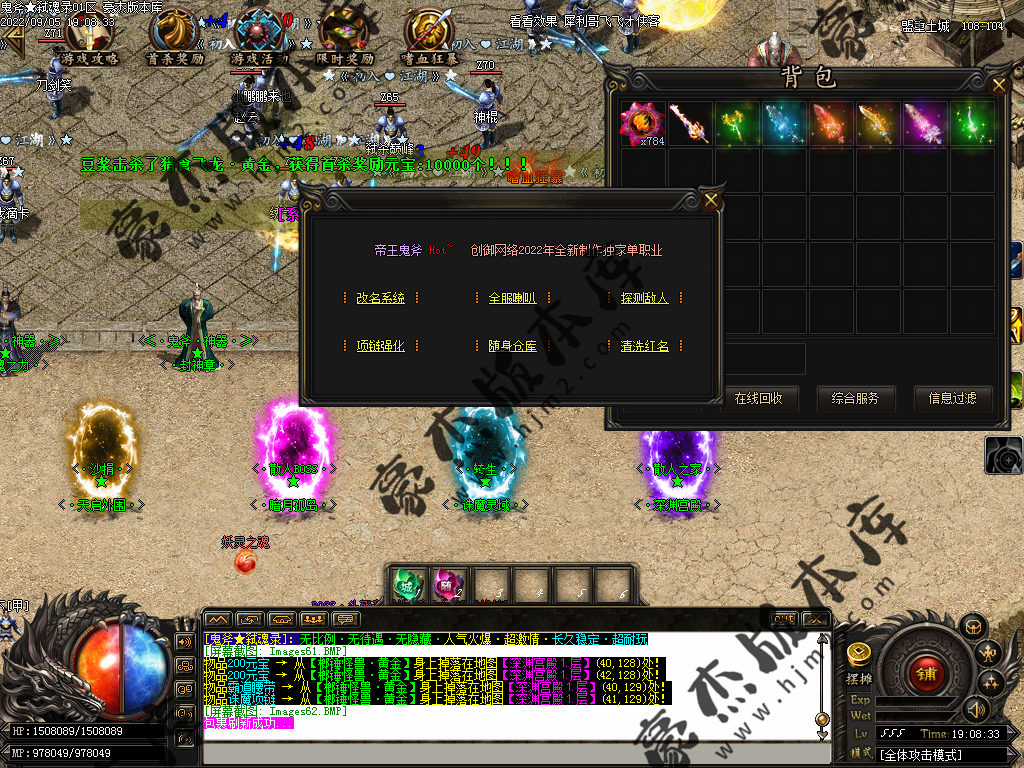Image resolution: width=1024 pixels, height=768 pixels.
Task: Open the 随身仓库 portable warehouse
Action: [x=512, y=346]
